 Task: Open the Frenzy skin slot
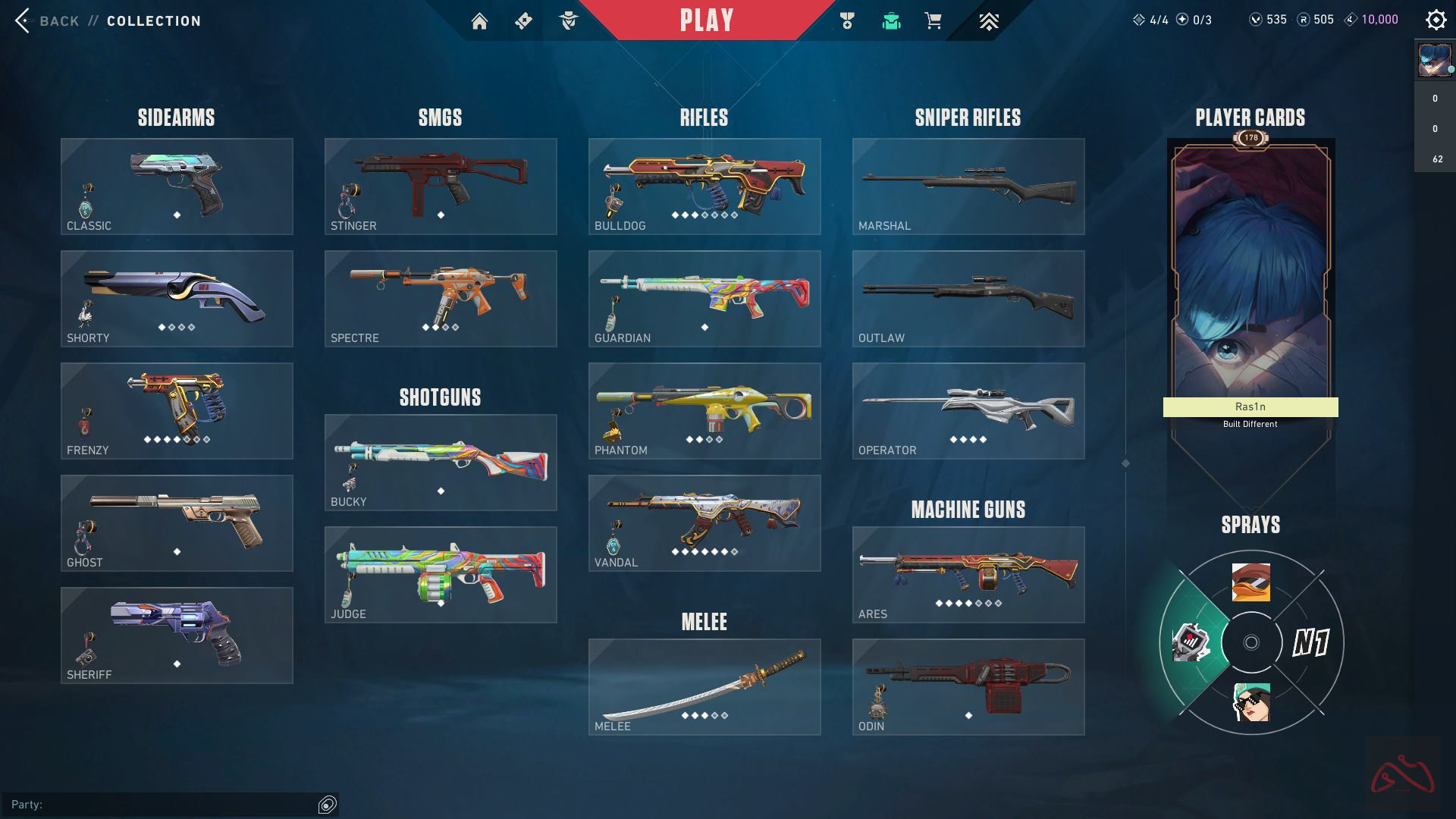(177, 410)
